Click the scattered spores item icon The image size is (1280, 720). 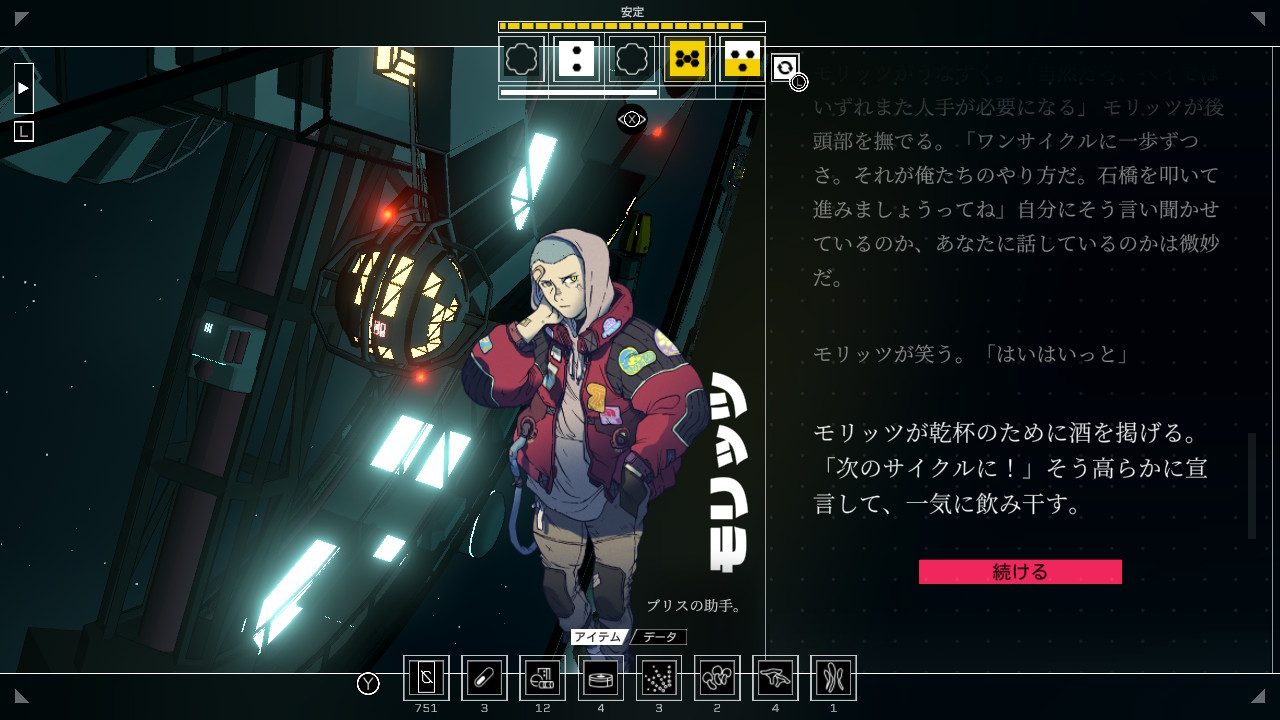click(x=659, y=677)
